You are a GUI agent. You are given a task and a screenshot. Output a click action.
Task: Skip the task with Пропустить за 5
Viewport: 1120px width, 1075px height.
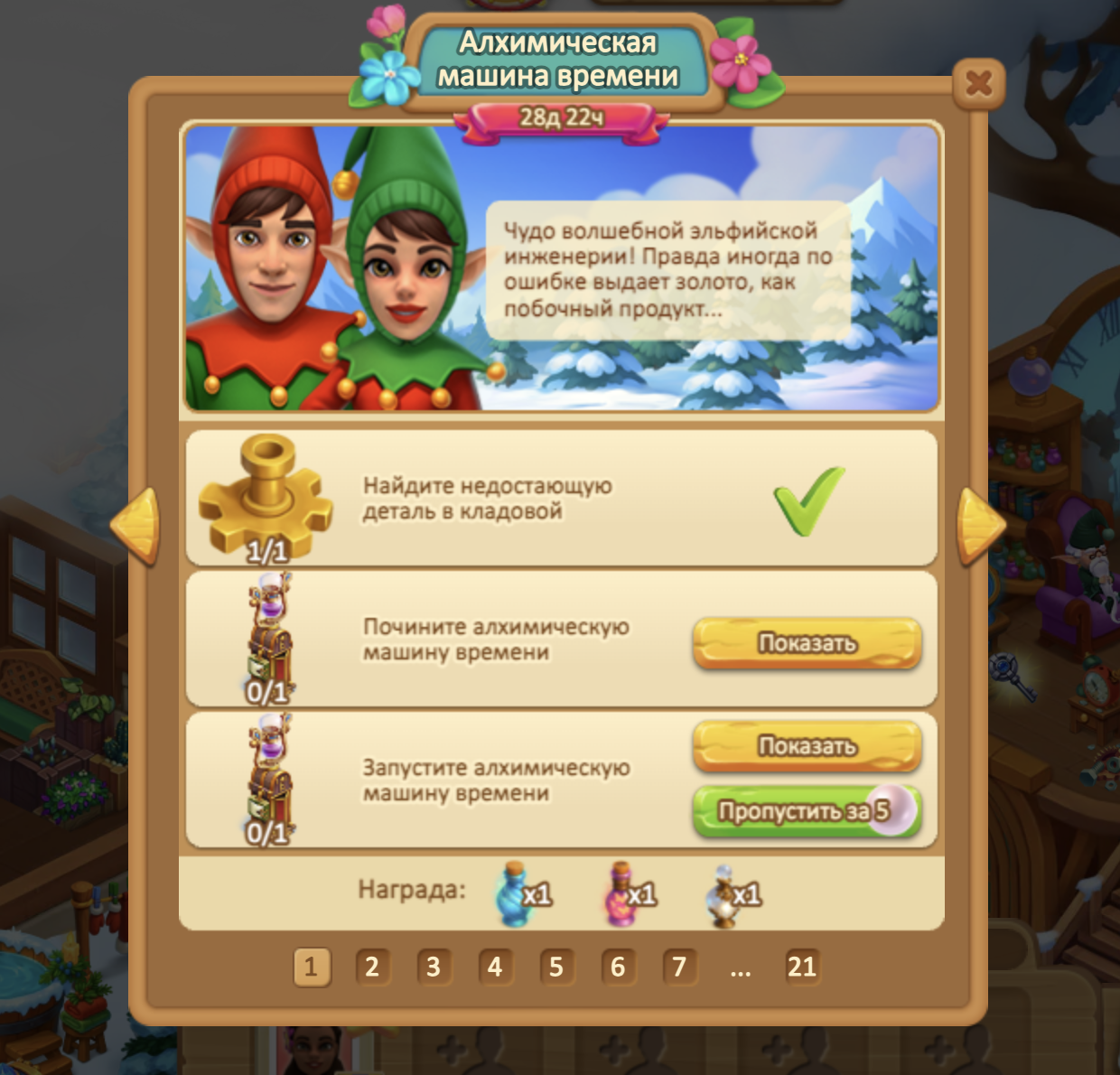[x=807, y=811]
